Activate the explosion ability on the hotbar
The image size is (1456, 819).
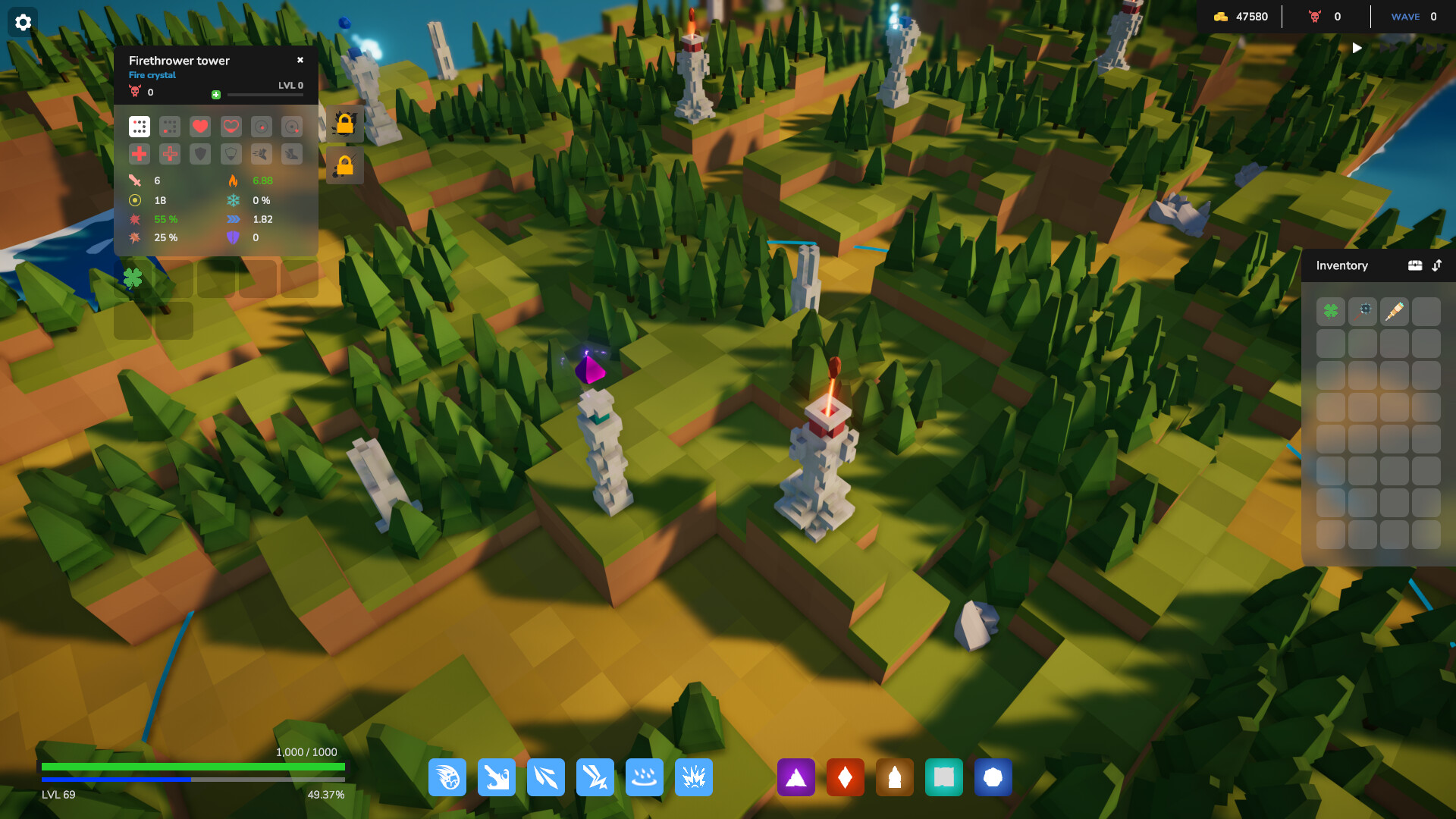coord(693,777)
